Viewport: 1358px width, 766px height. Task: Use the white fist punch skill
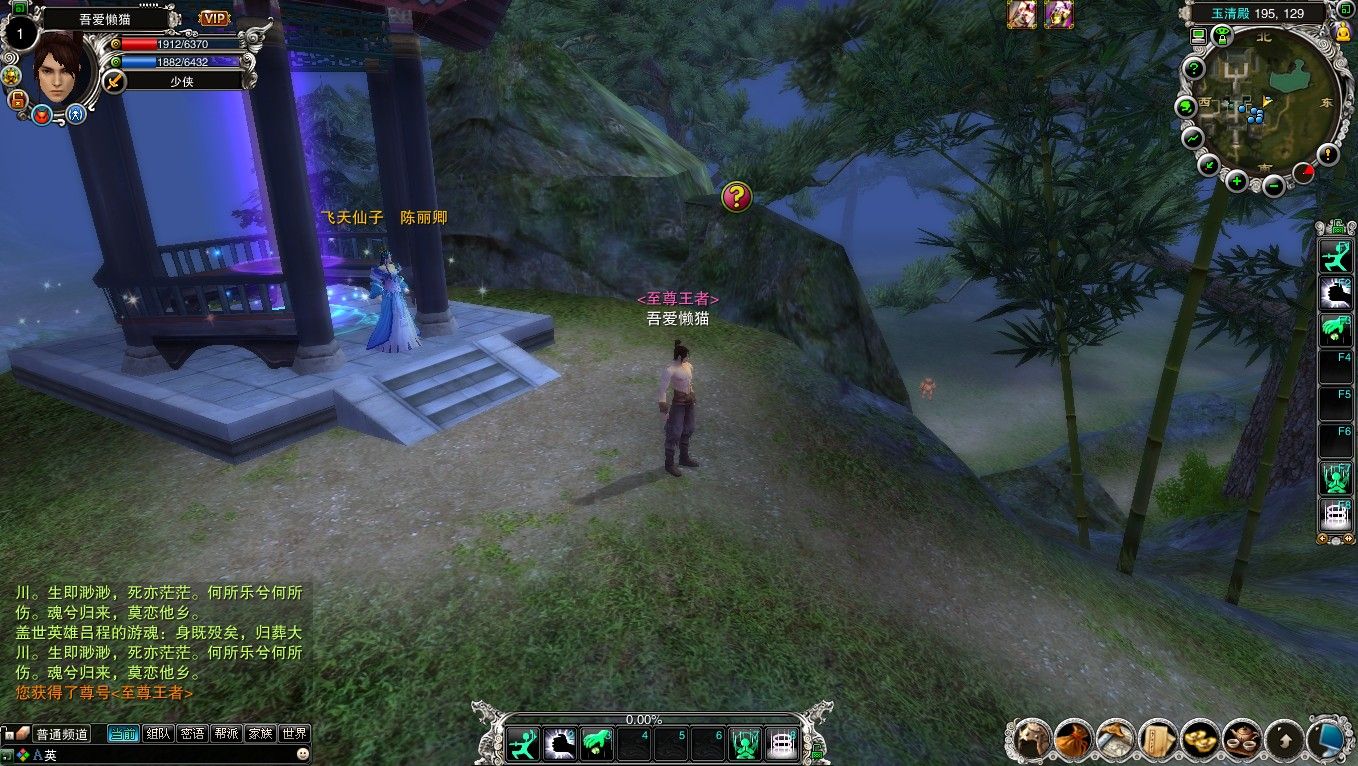click(x=559, y=743)
